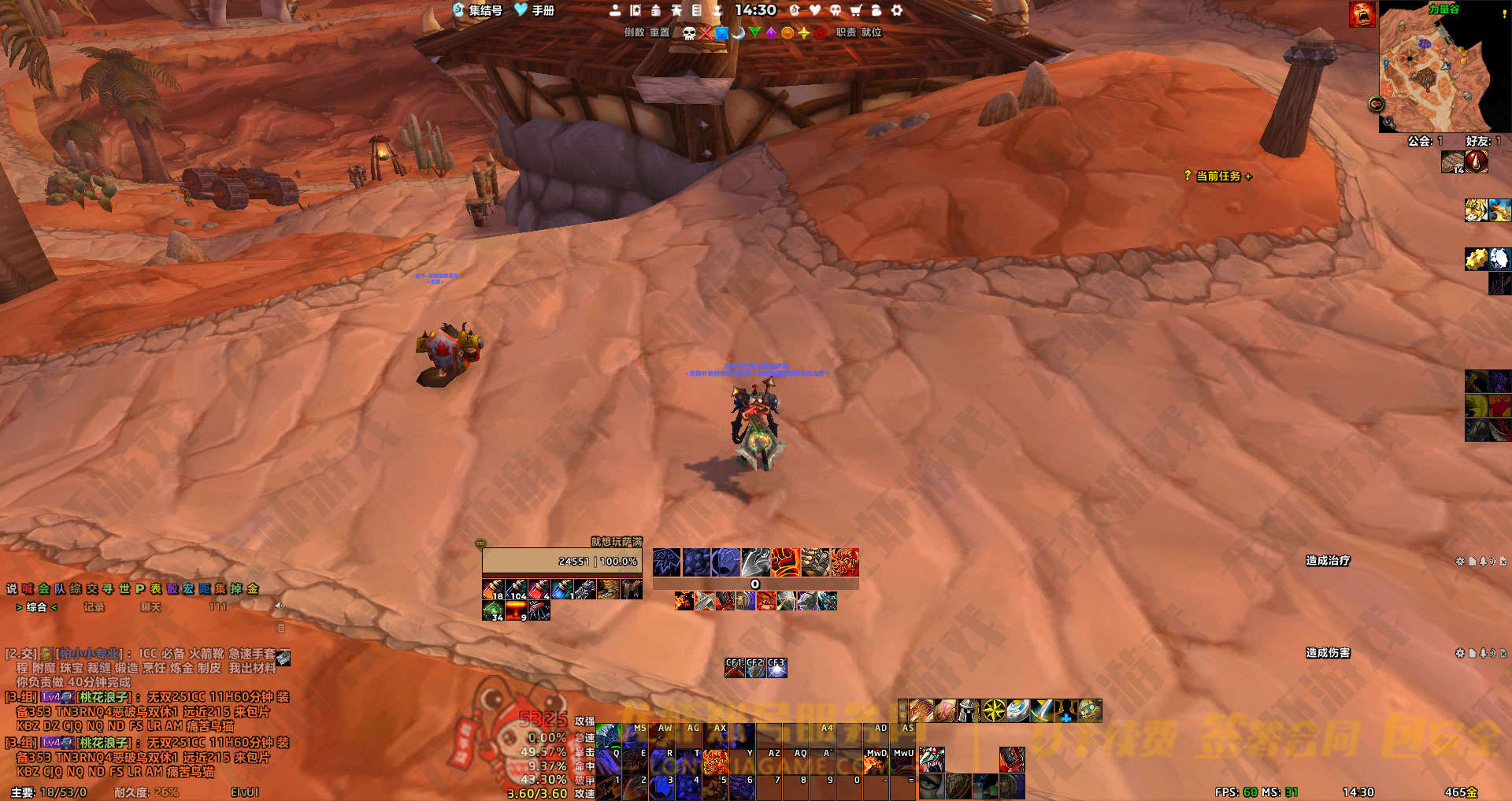Screen dimensions: 1512x801
Task: Click the 就位 ready check button
Action: (871, 32)
